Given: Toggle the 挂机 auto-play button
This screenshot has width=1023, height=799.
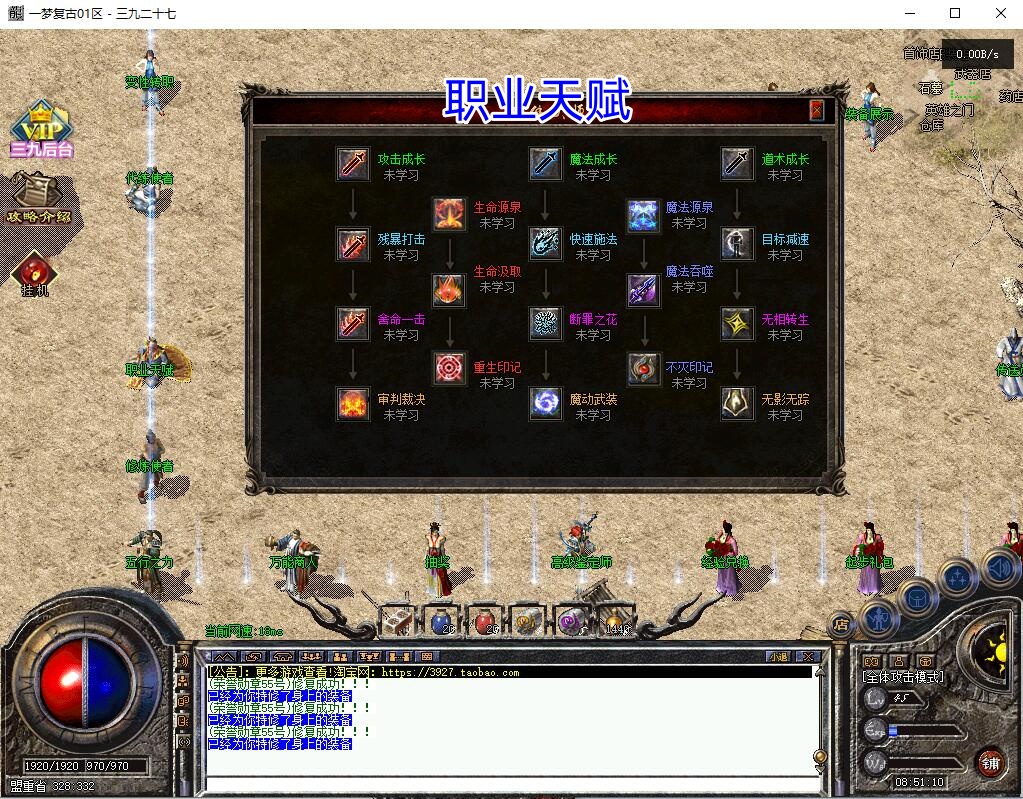Looking at the screenshot, I should click(36, 274).
